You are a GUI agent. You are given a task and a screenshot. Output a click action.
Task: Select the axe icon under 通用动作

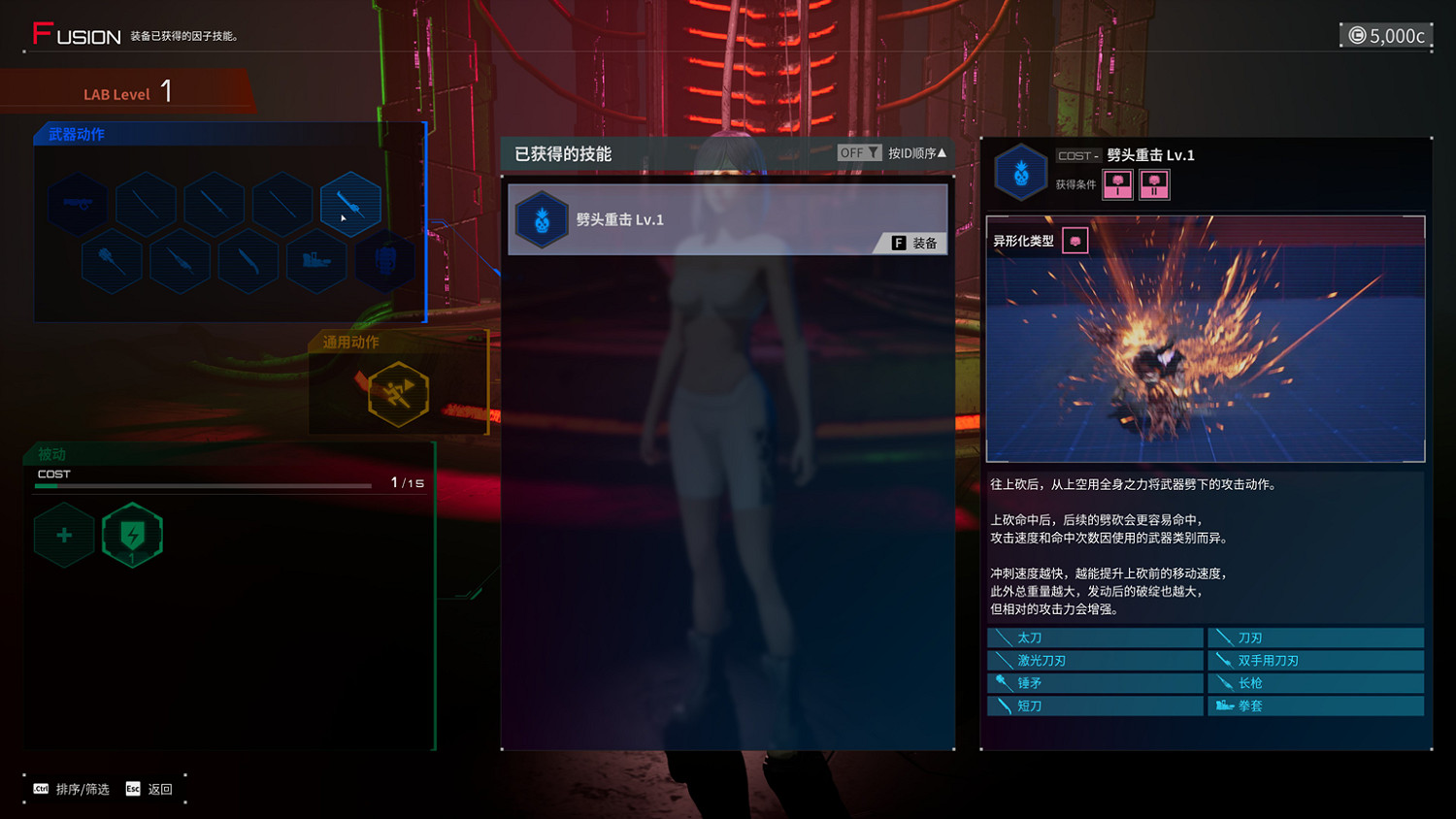401,394
